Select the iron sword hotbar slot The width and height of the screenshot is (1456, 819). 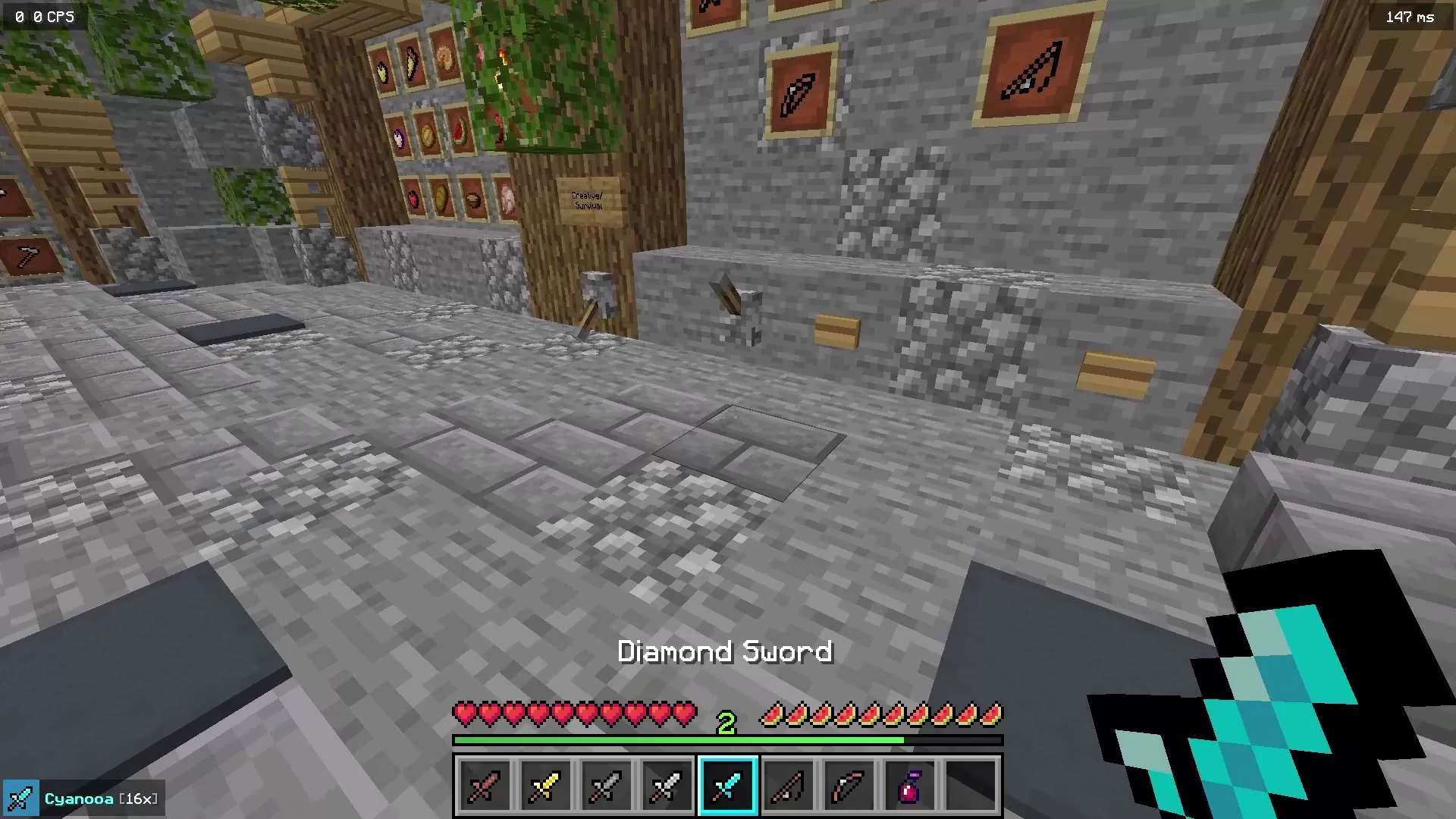click(667, 785)
